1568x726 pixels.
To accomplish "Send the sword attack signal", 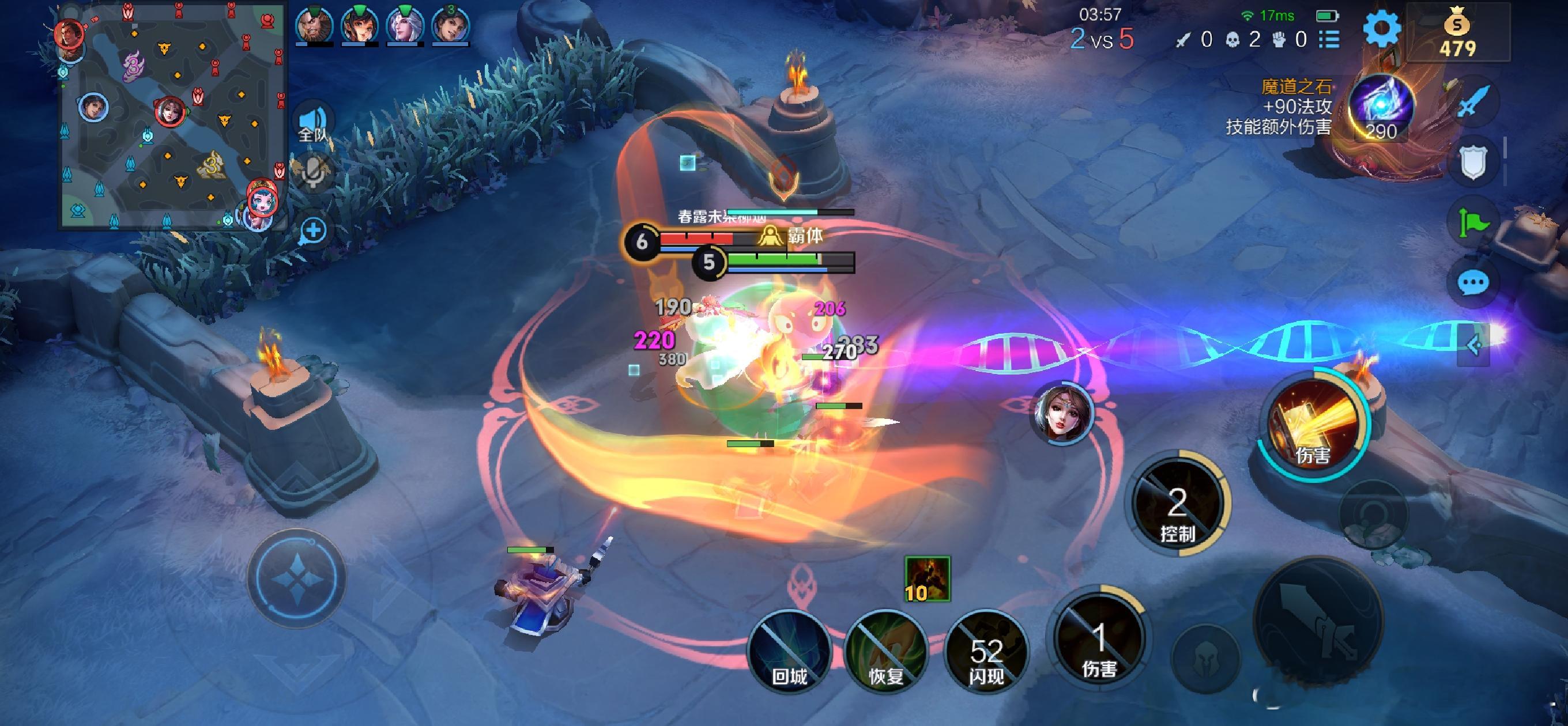I will coord(1474,101).
